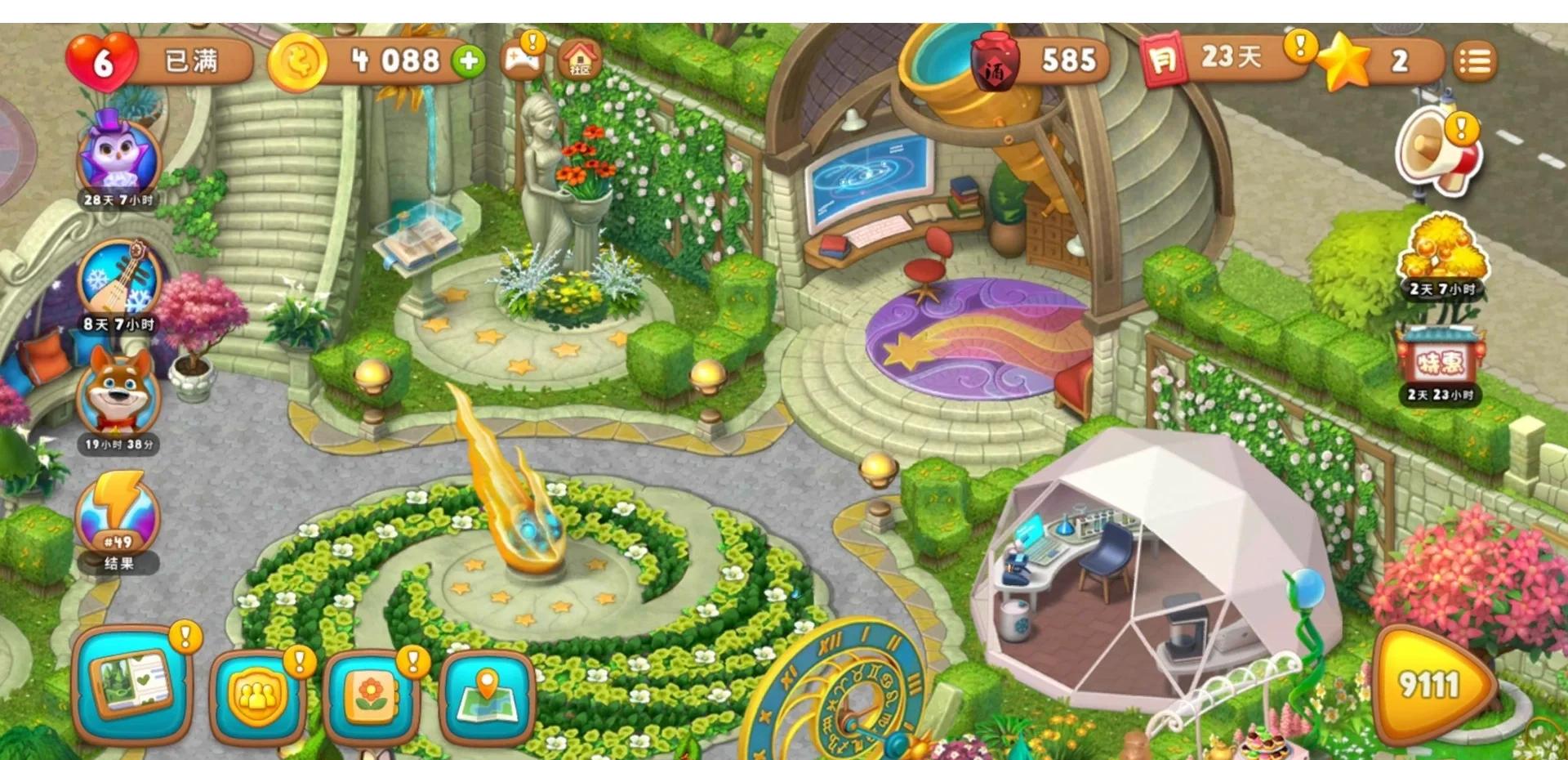The image size is (1568, 760).
Task: Open the wine jar currency counter
Action: pos(1037,61)
